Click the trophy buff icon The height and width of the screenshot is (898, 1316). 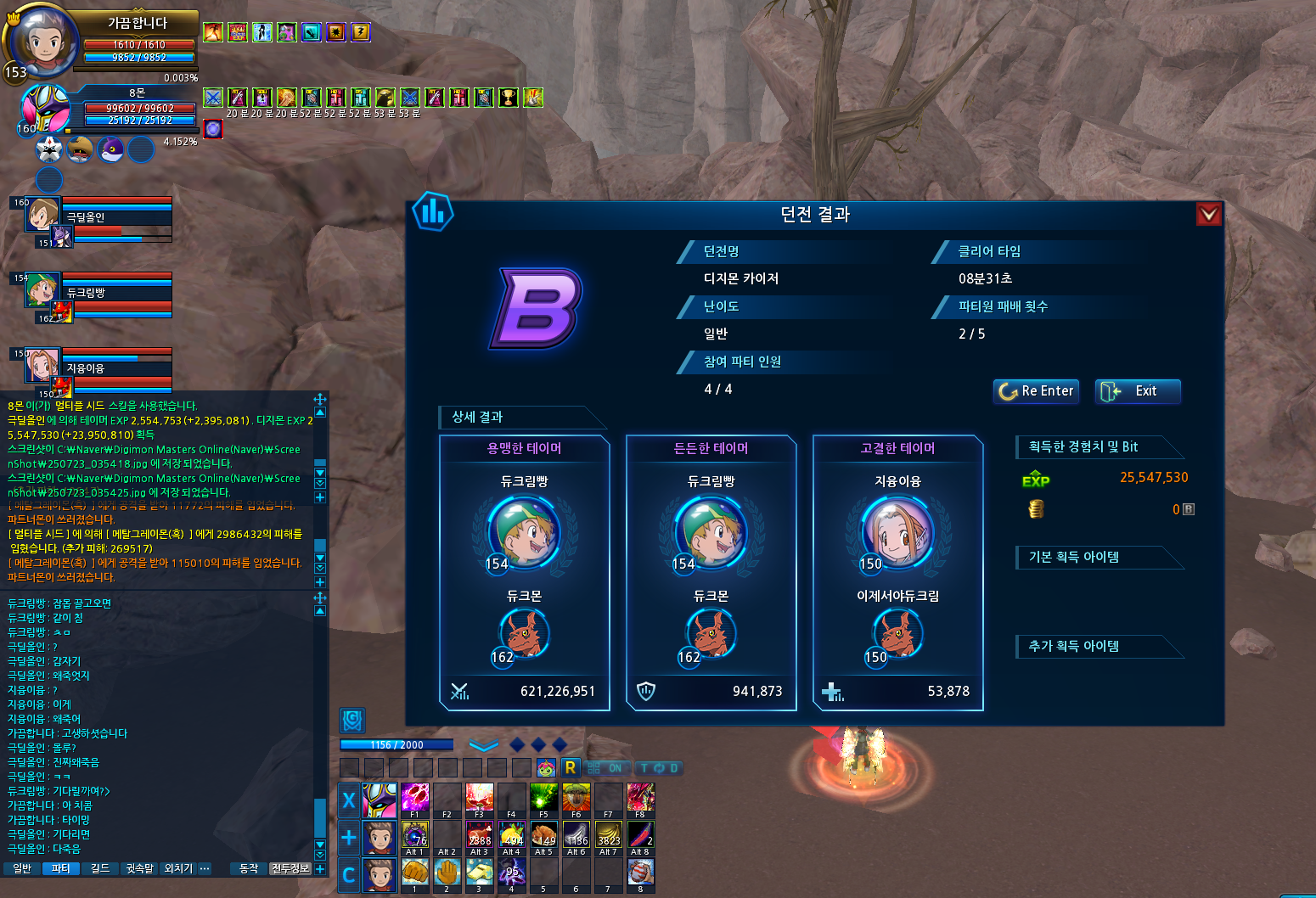click(508, 98)
